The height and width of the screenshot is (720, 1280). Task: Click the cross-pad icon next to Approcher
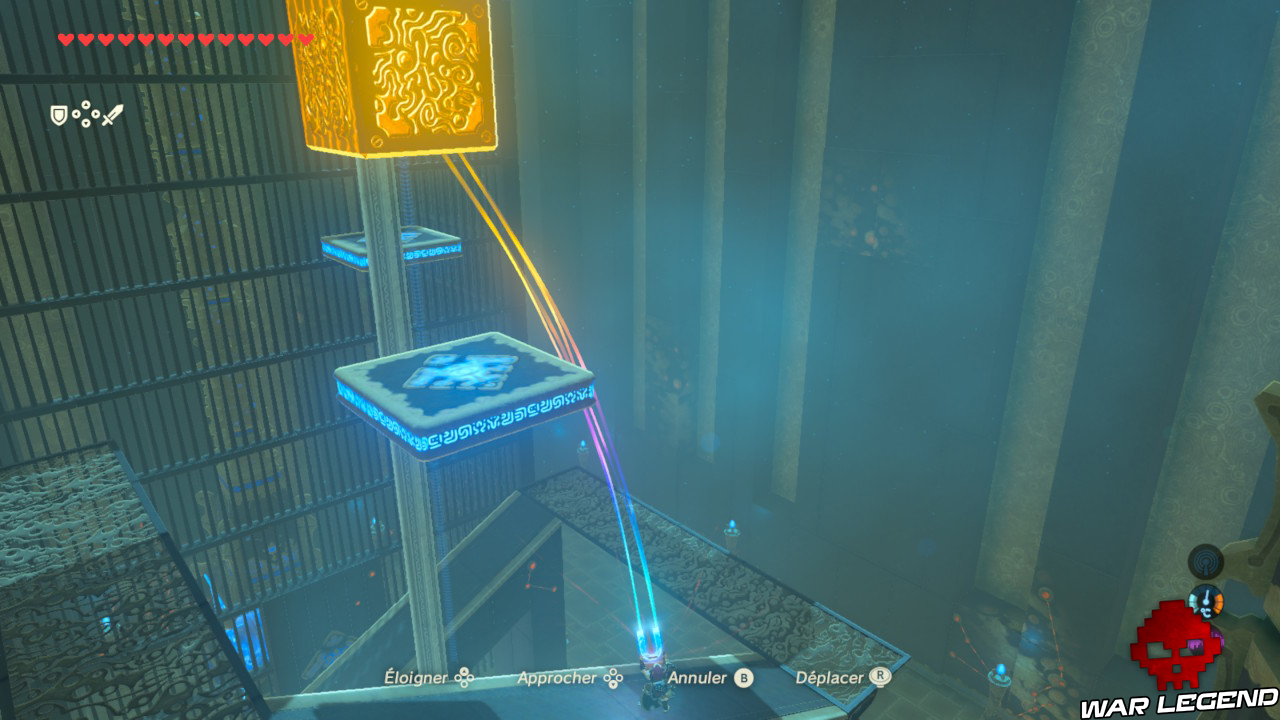[614, 677]
